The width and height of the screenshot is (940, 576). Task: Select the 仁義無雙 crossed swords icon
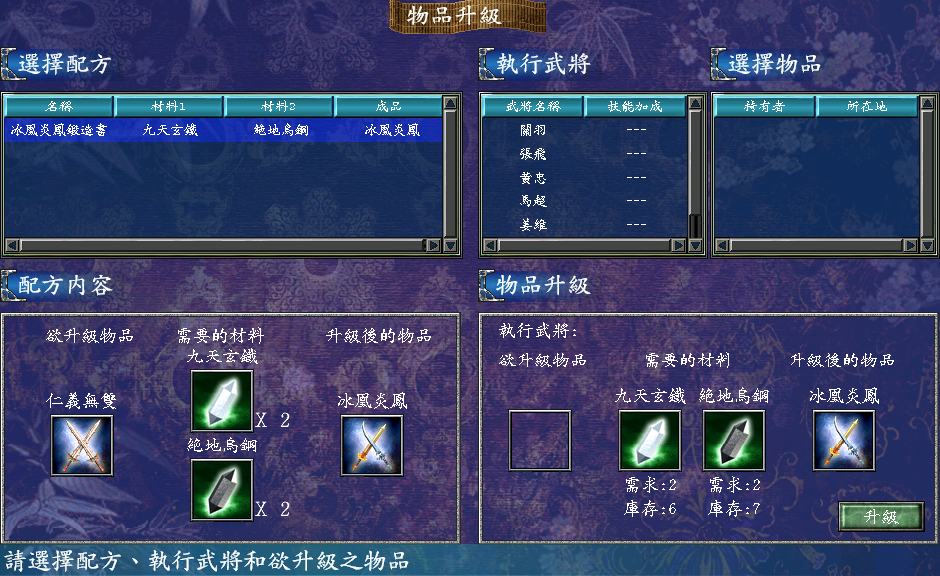(x=82, y=445)
